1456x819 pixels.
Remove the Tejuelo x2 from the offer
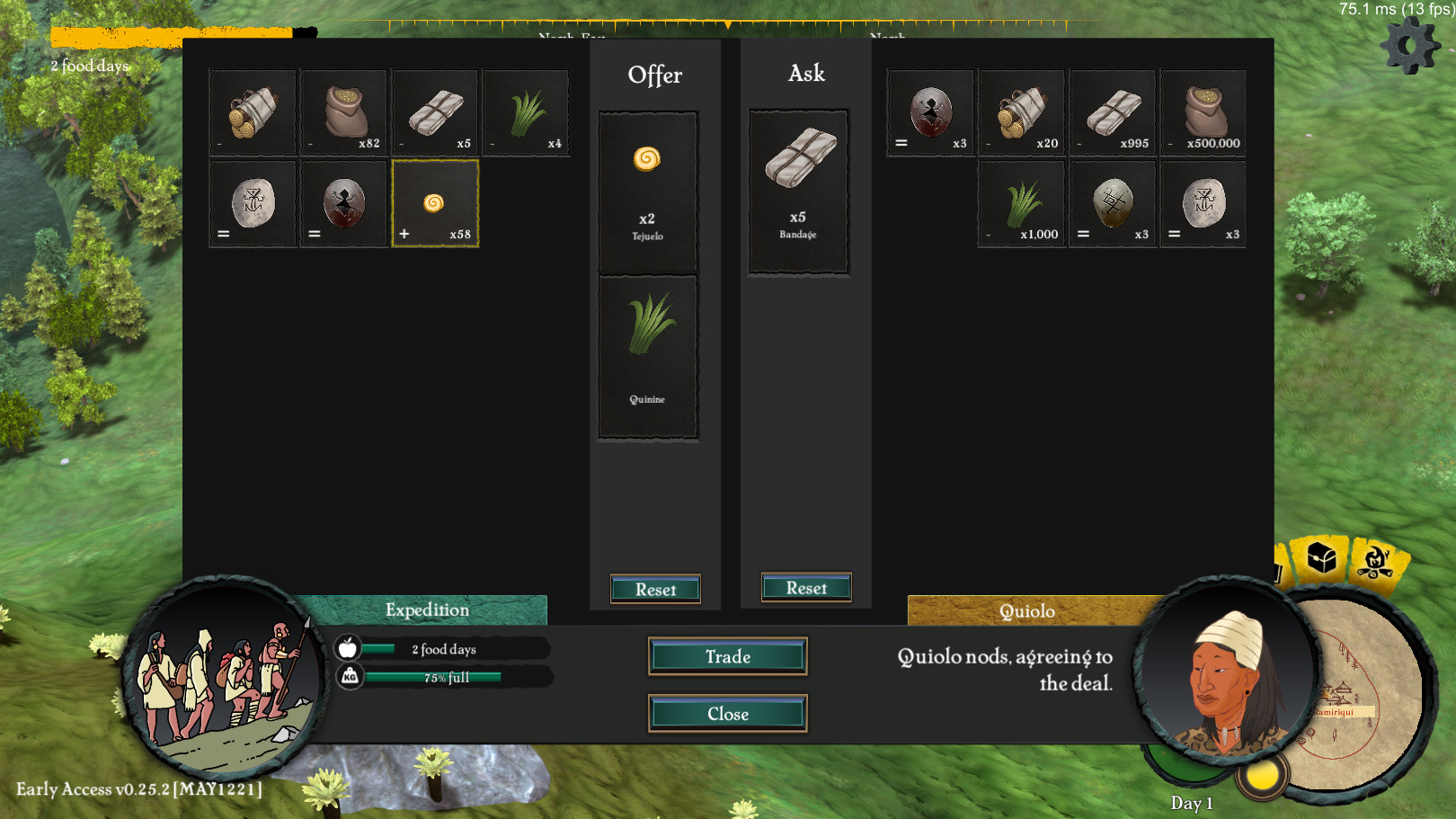[x=647, y=192]
